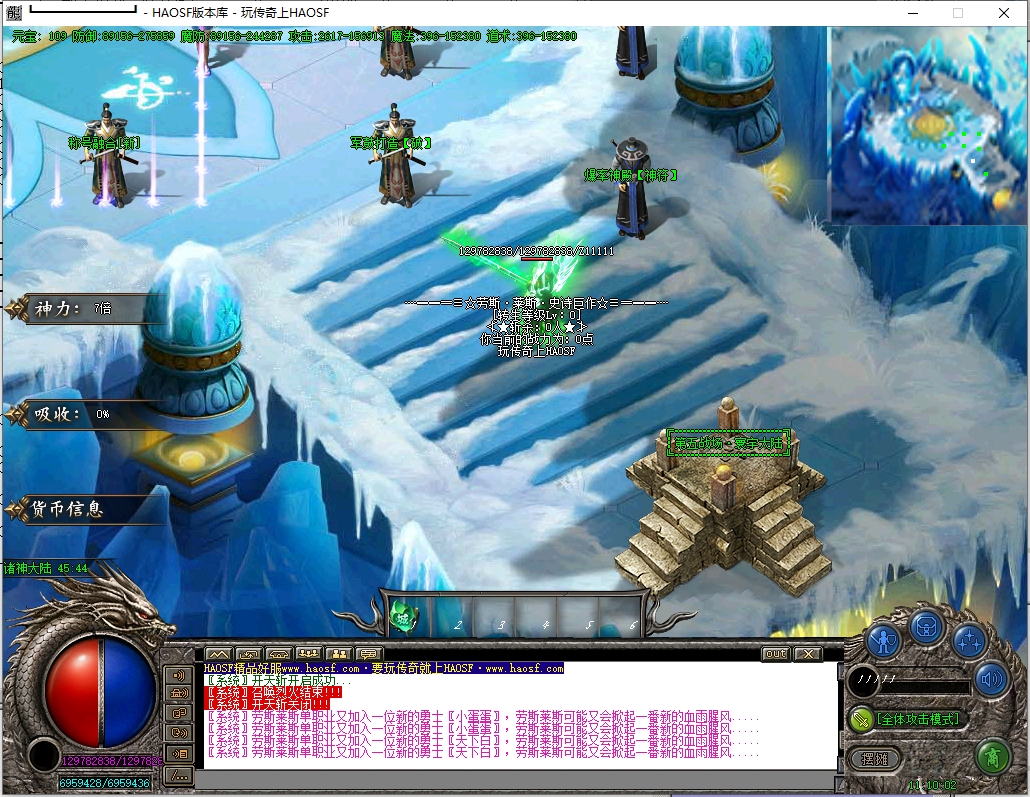Image resolution: width=1030 pixels, height=797 pixels.
Task: Click the 摆摊 stall button
Action: point(874,759)
